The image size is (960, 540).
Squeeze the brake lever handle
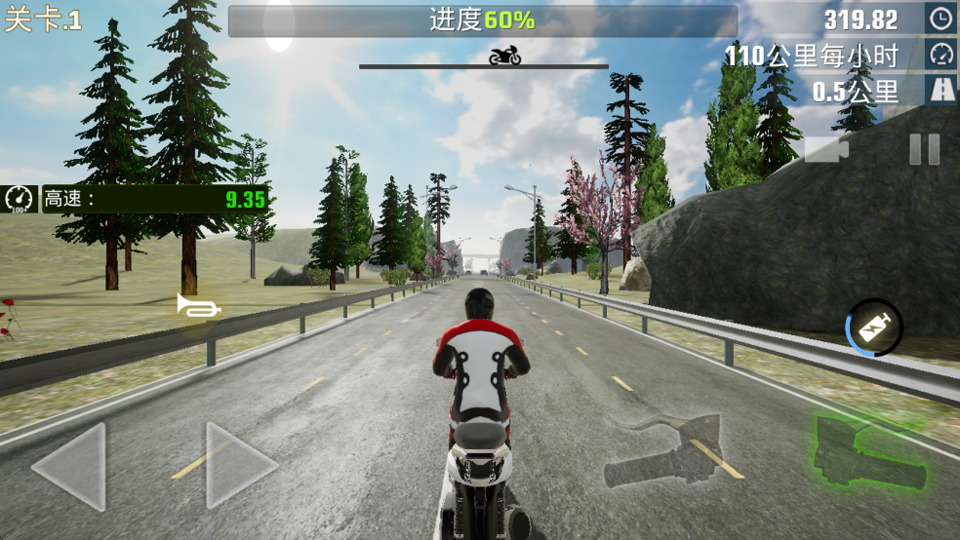pos(668,452)
